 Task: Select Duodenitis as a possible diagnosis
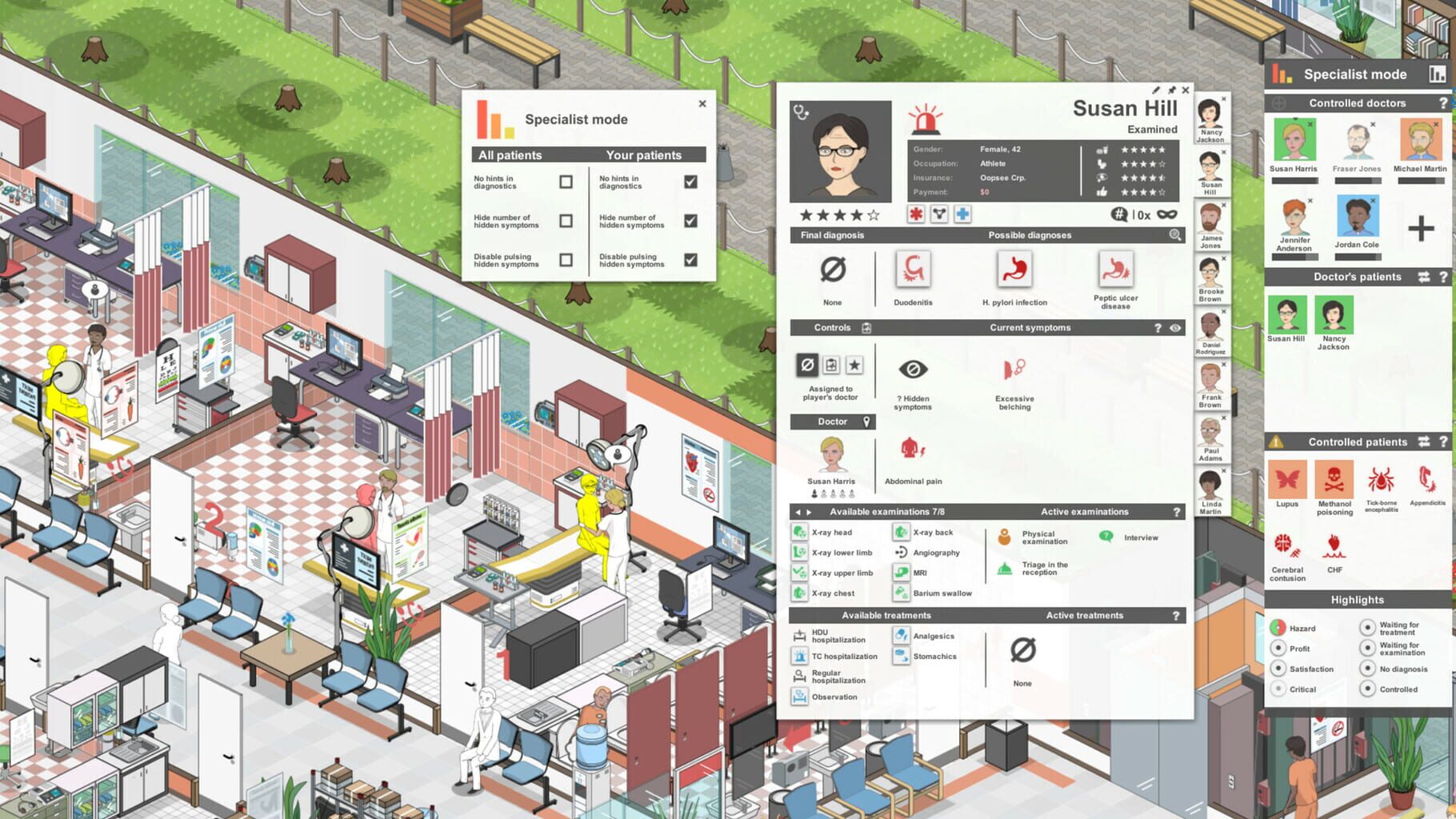[912, 272]
